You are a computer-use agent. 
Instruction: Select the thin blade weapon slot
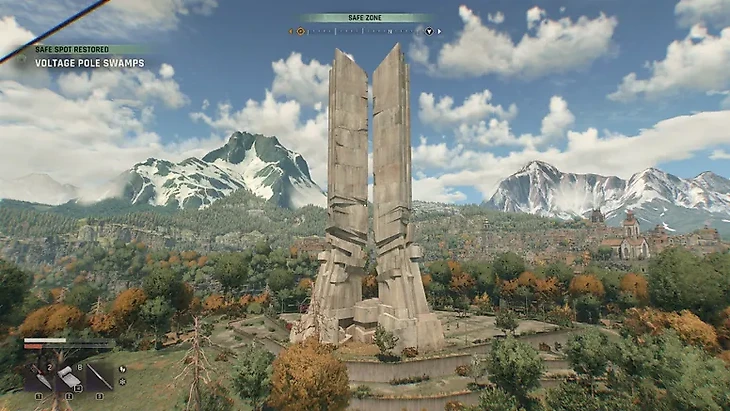[x=98, y=377]
